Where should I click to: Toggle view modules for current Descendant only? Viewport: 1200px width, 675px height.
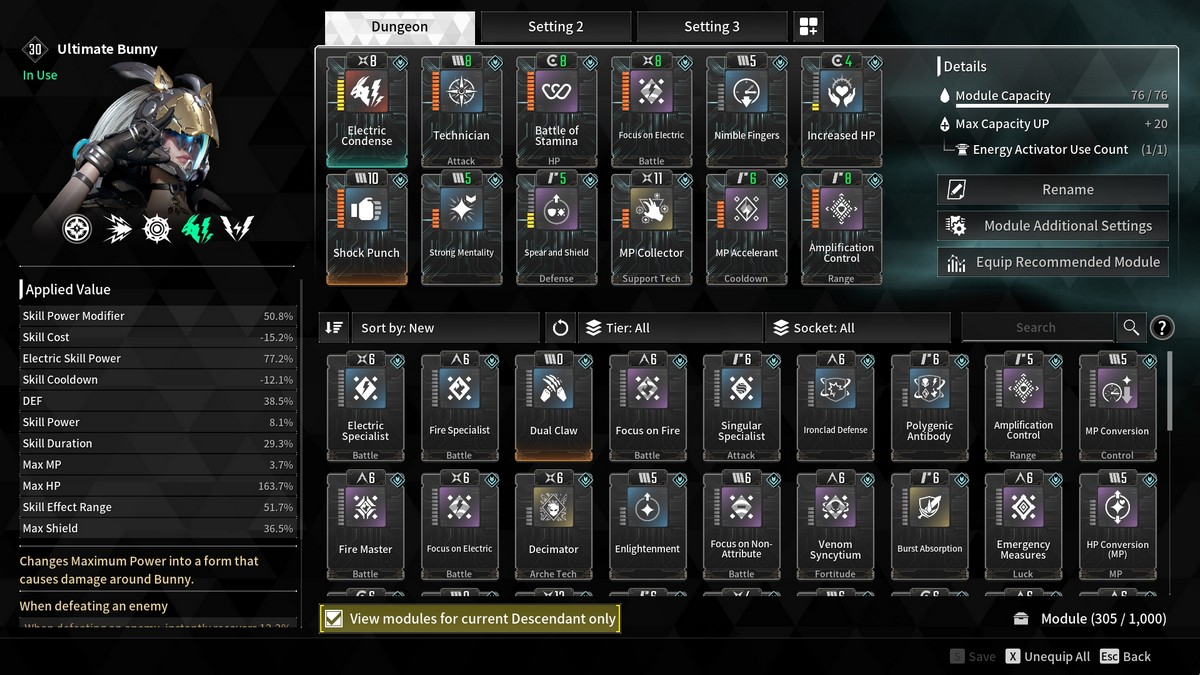point(335,619)
